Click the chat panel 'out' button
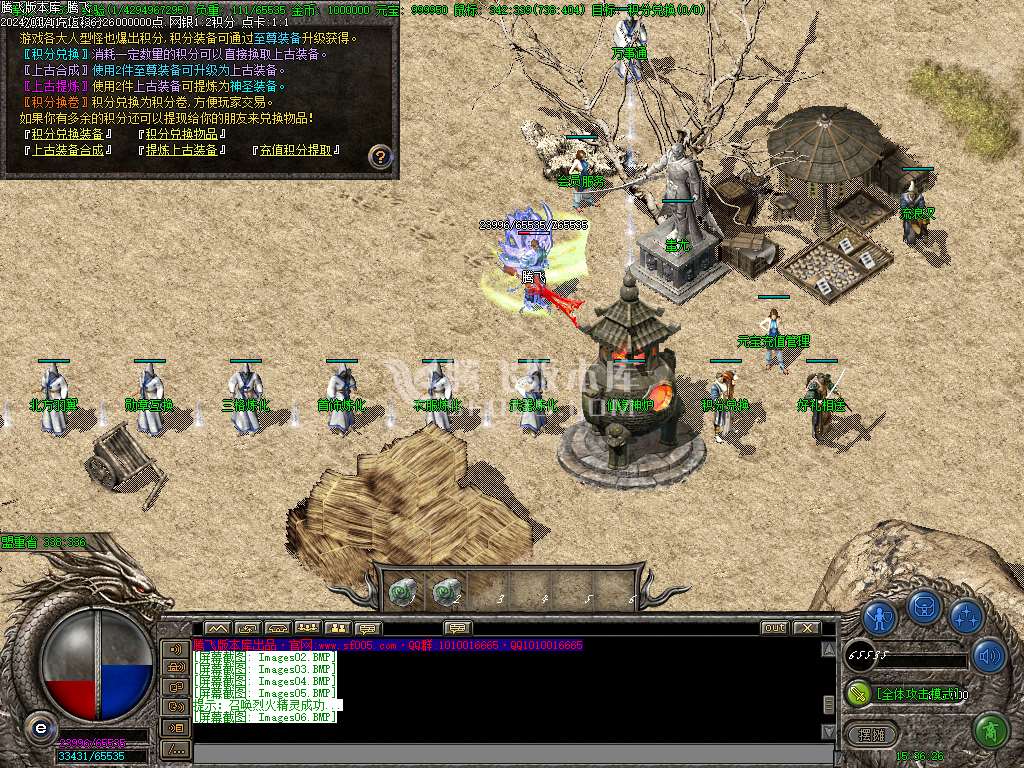This screenshot has width=1024, height=768. 774,628
